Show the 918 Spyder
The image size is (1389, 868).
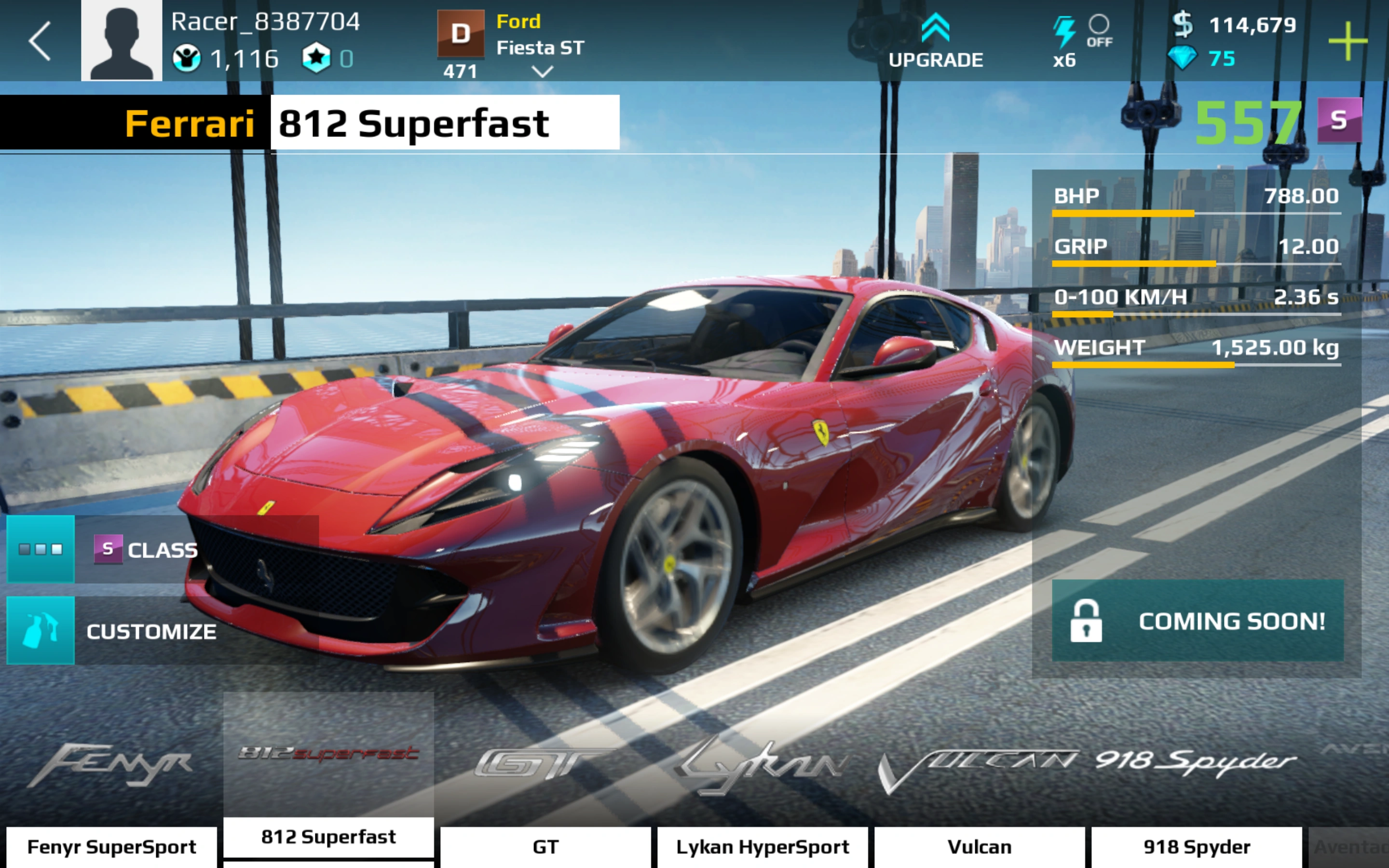(x=1196, y=847)
